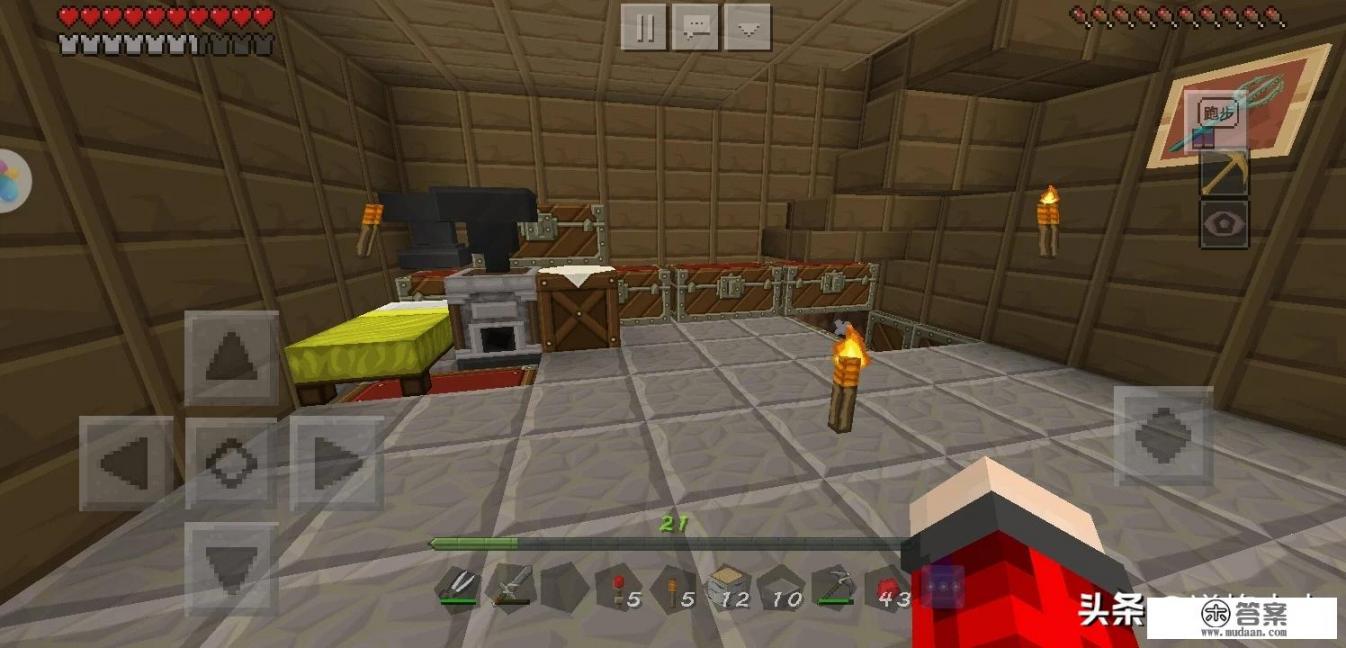The height and width of the screenshot is (648, 1346).
Task: Select the shears hotbar slot
Action: tap(458, 586)
